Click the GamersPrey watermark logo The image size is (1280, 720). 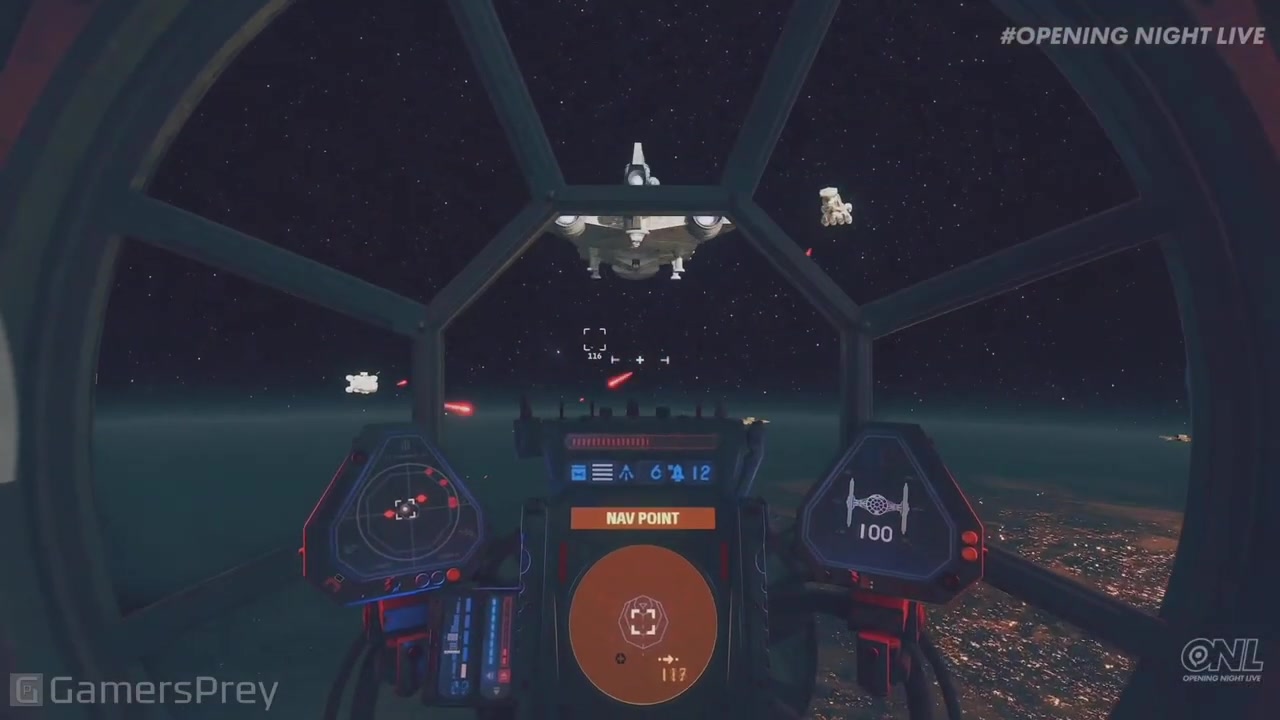143,691
